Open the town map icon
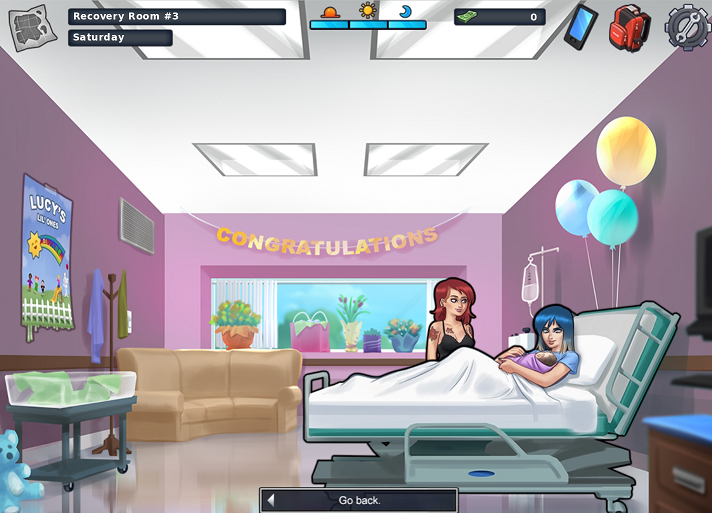 click(29, 27)
